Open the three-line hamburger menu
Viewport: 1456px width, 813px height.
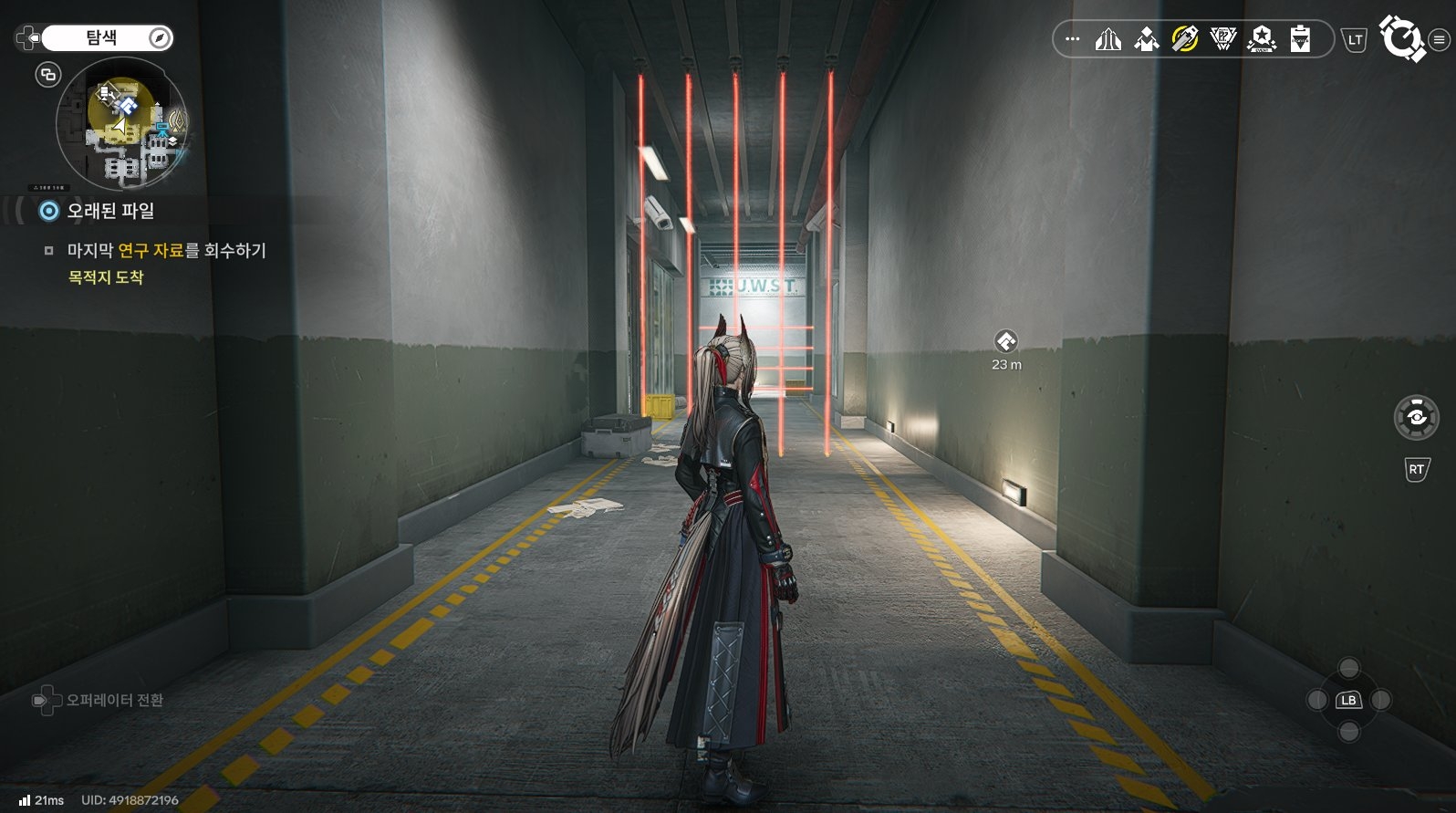pos(1439,39)
